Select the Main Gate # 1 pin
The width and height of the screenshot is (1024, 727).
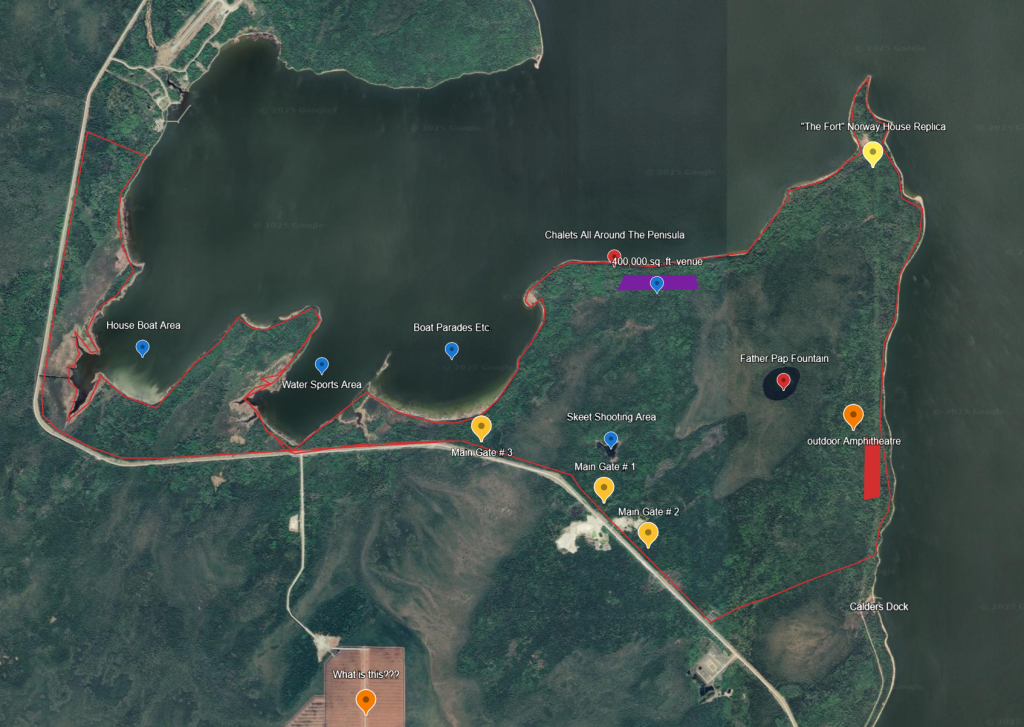[x=603, y=488]
